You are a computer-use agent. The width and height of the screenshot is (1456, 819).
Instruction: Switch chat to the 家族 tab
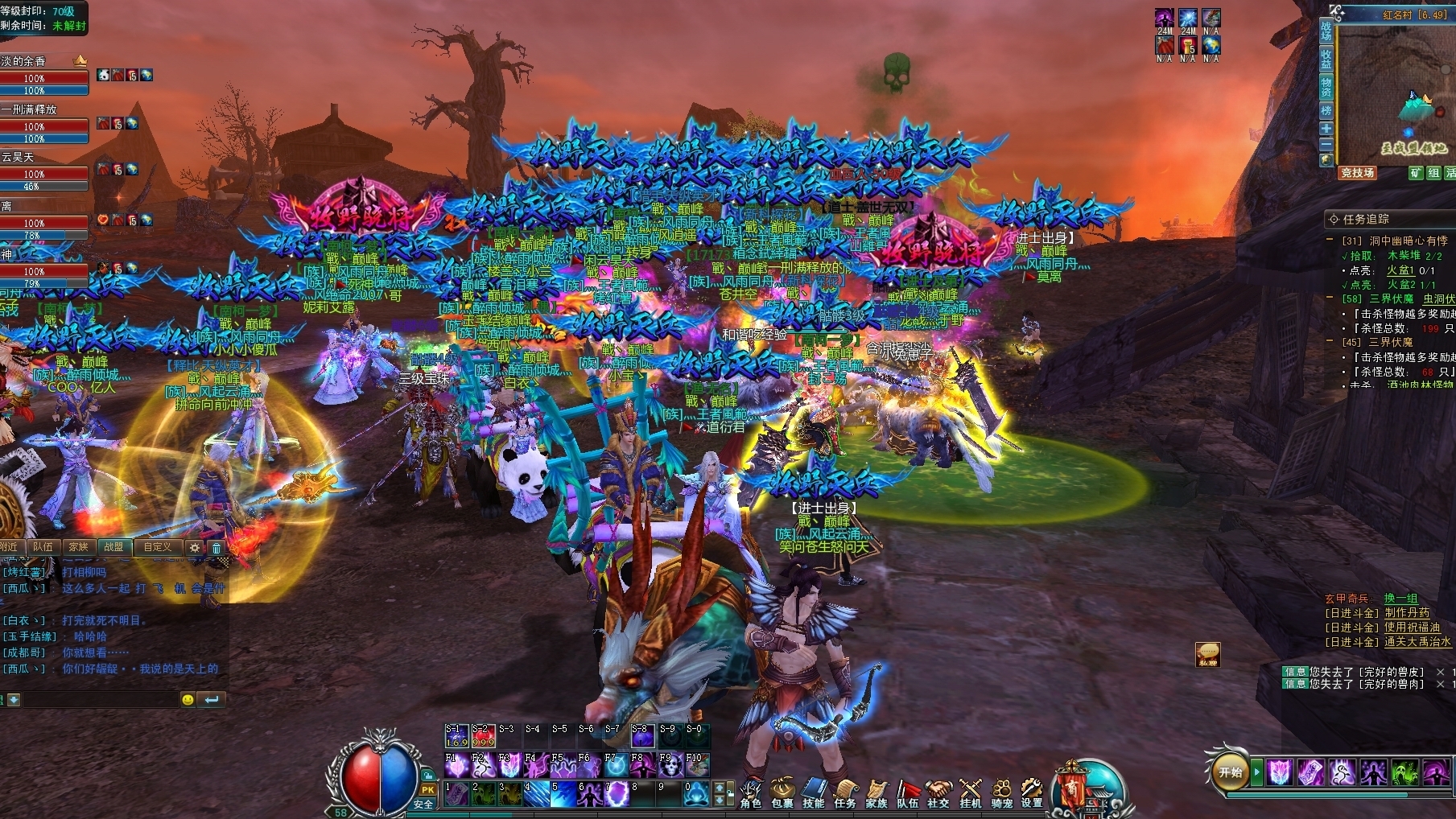79,547
